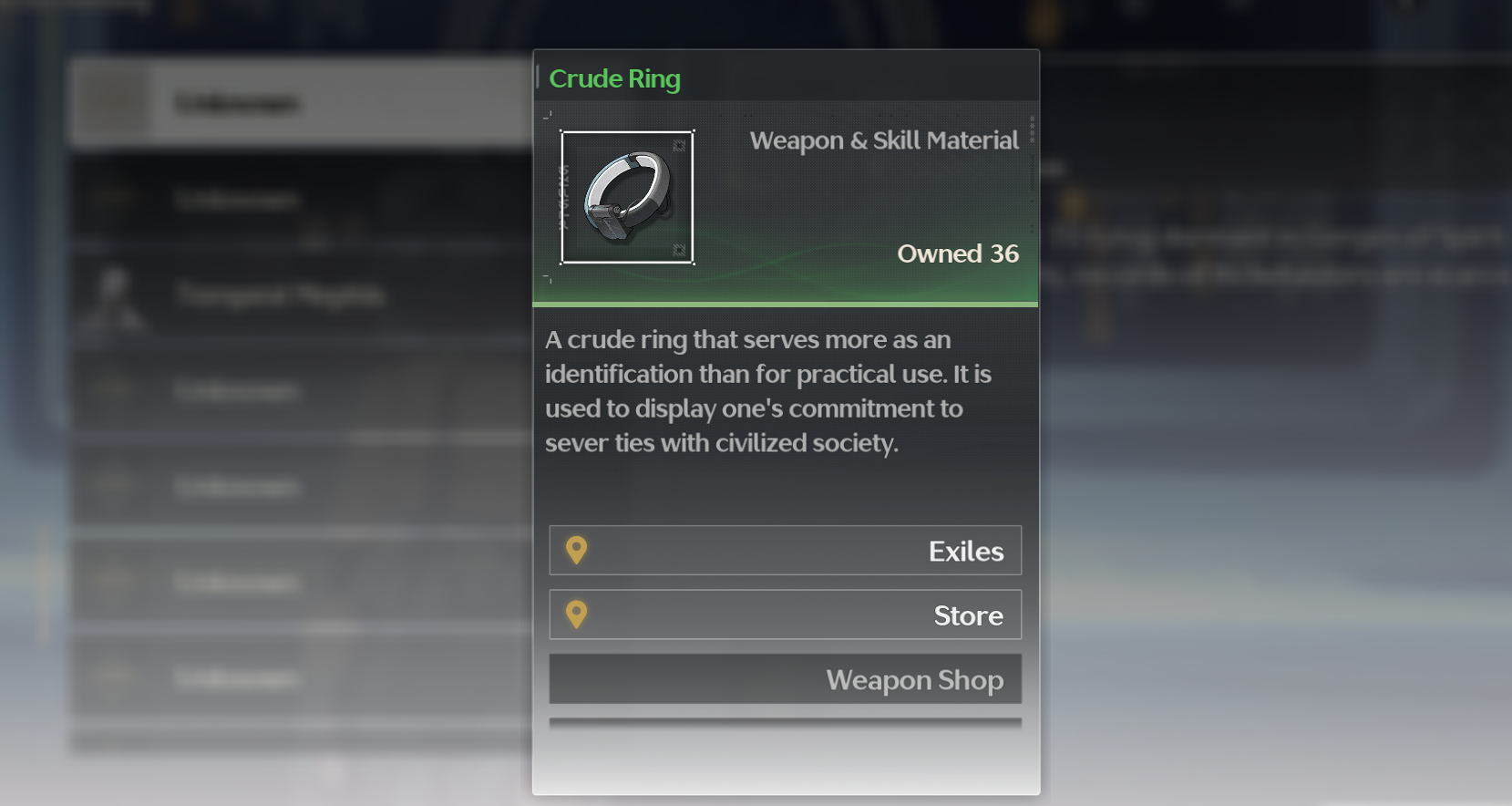Screen dimensions: 1512x806
Task: Select the Weapon Shop source entry
Action: click(785, 679)
